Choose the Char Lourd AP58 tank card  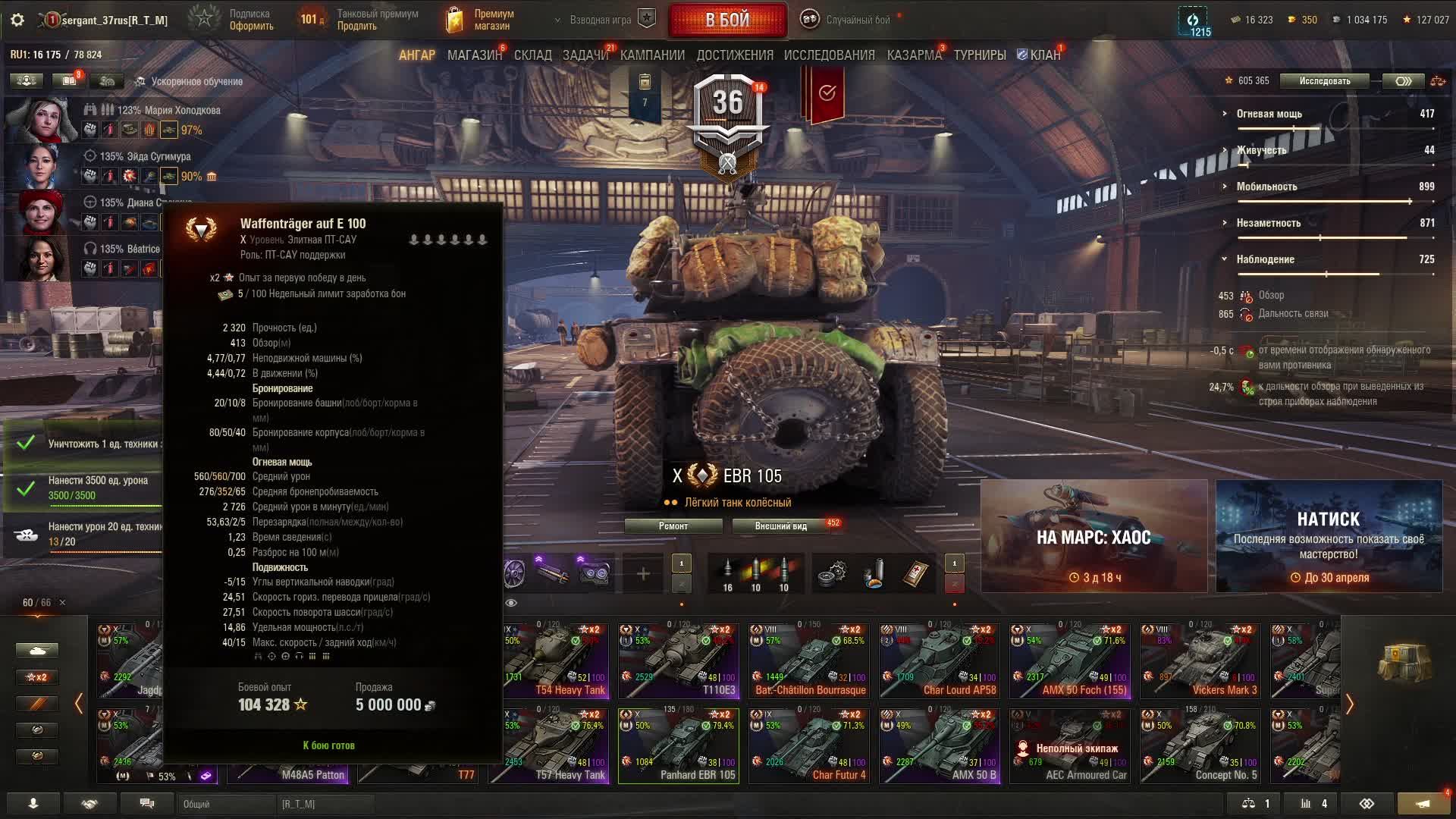coord(939,661)
